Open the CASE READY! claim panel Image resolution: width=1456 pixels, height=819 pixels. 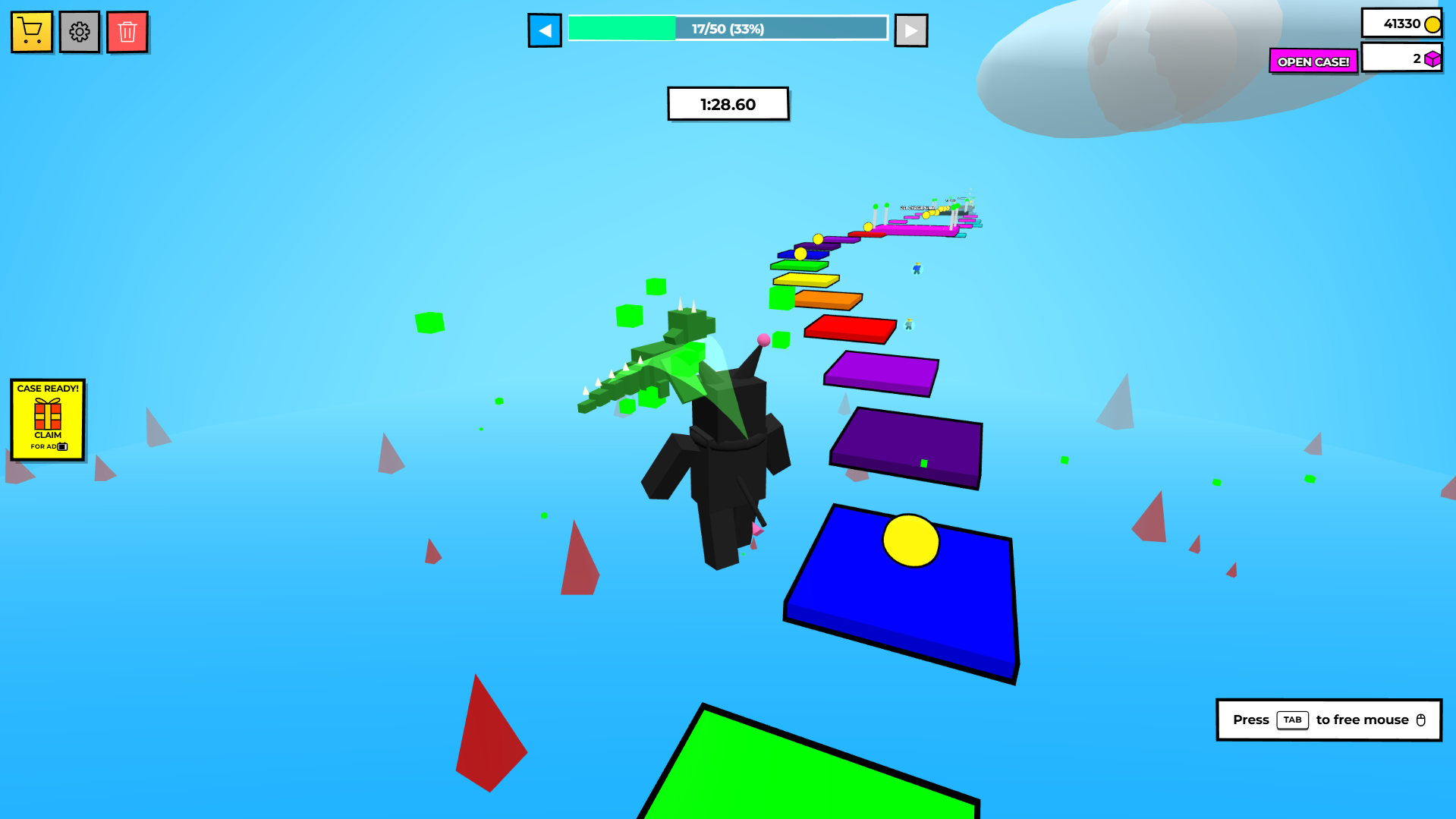coord(47,421)
